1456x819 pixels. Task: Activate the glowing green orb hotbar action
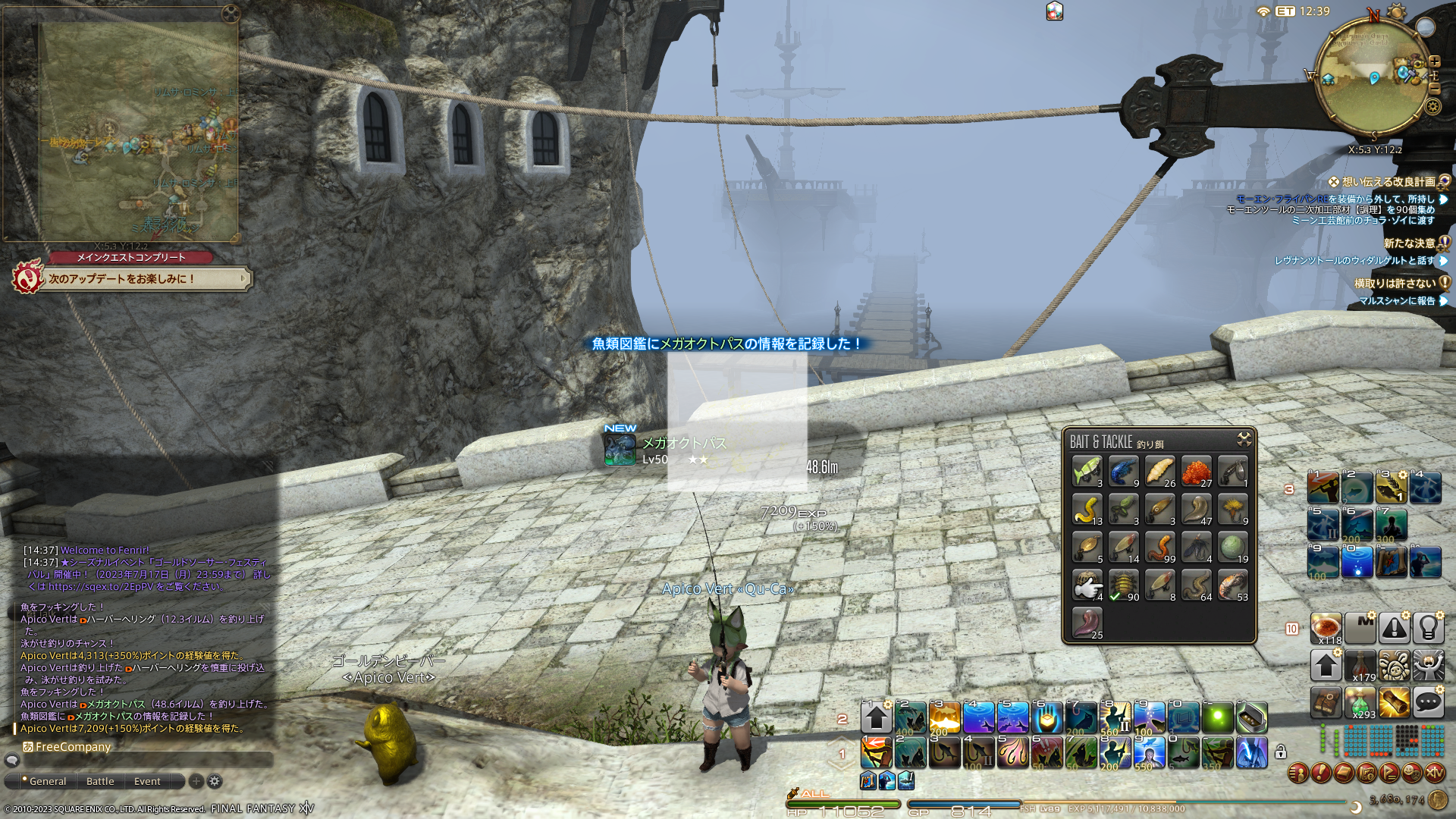1217,717
